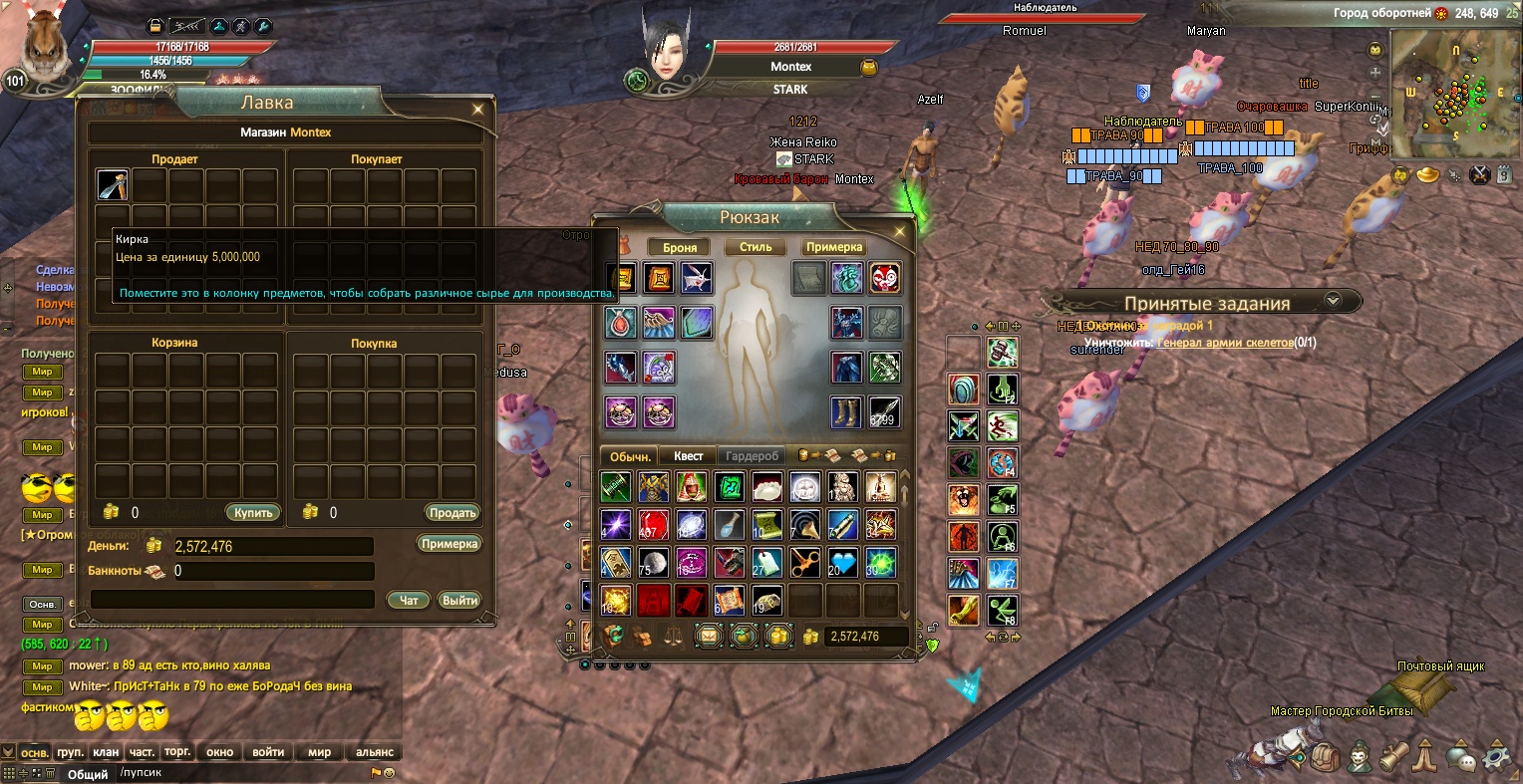
Task: Exit shop with the Выйти button
Action: coord(459,600)
